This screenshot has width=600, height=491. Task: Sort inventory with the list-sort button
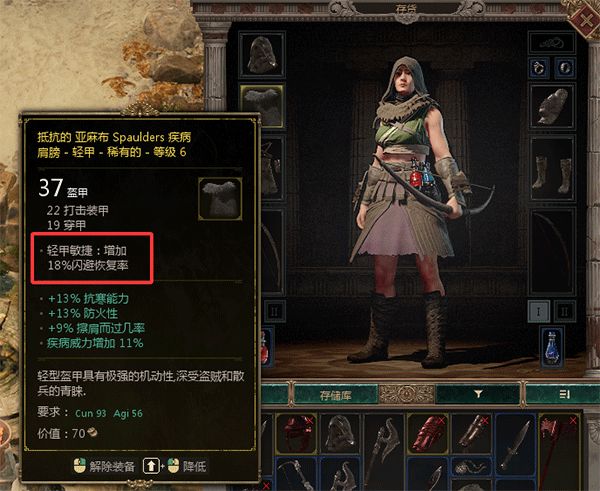(564, 394)
